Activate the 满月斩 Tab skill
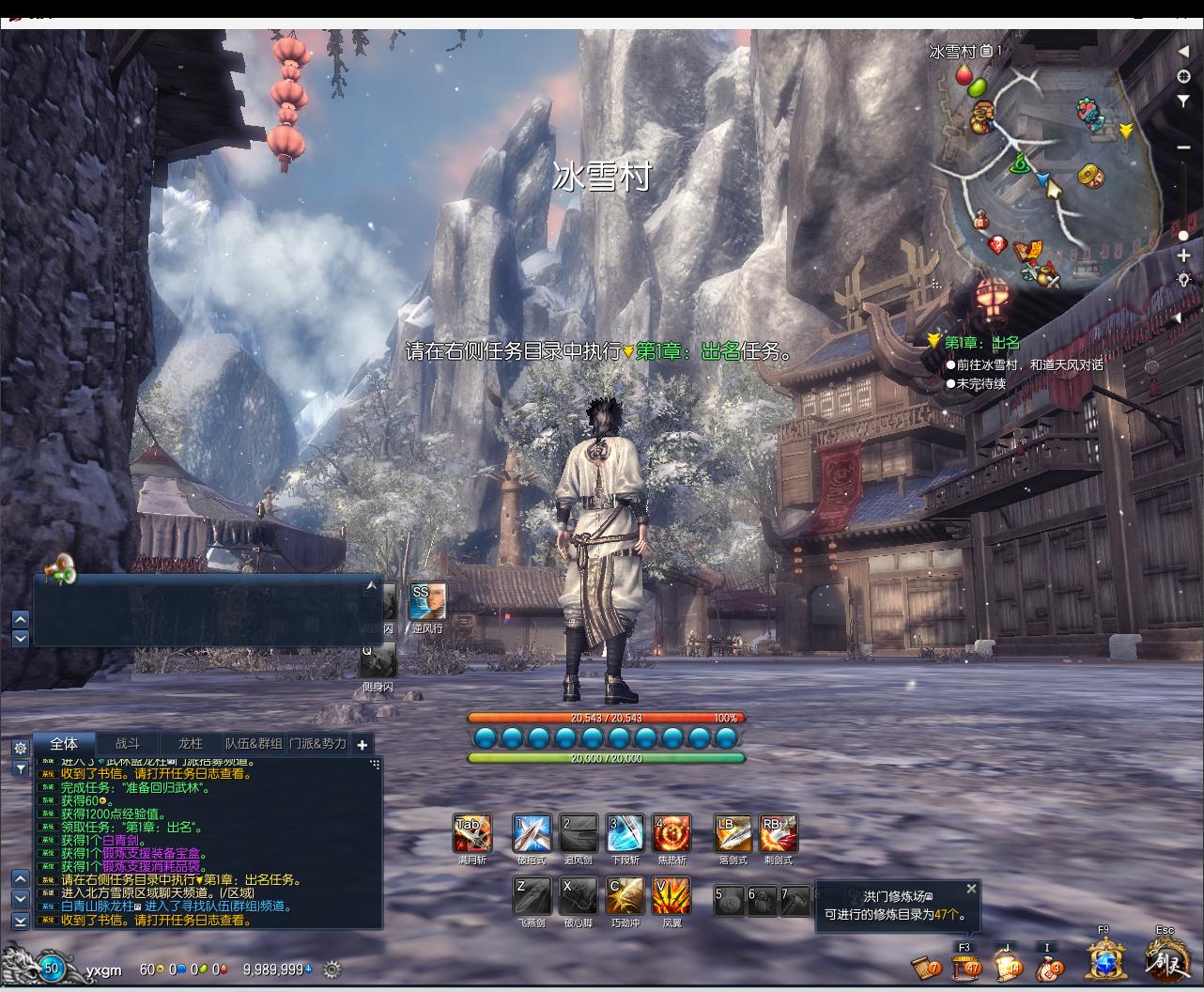Image resolution: width=1204 pixels, height=992 pixels. coord(471,834)
